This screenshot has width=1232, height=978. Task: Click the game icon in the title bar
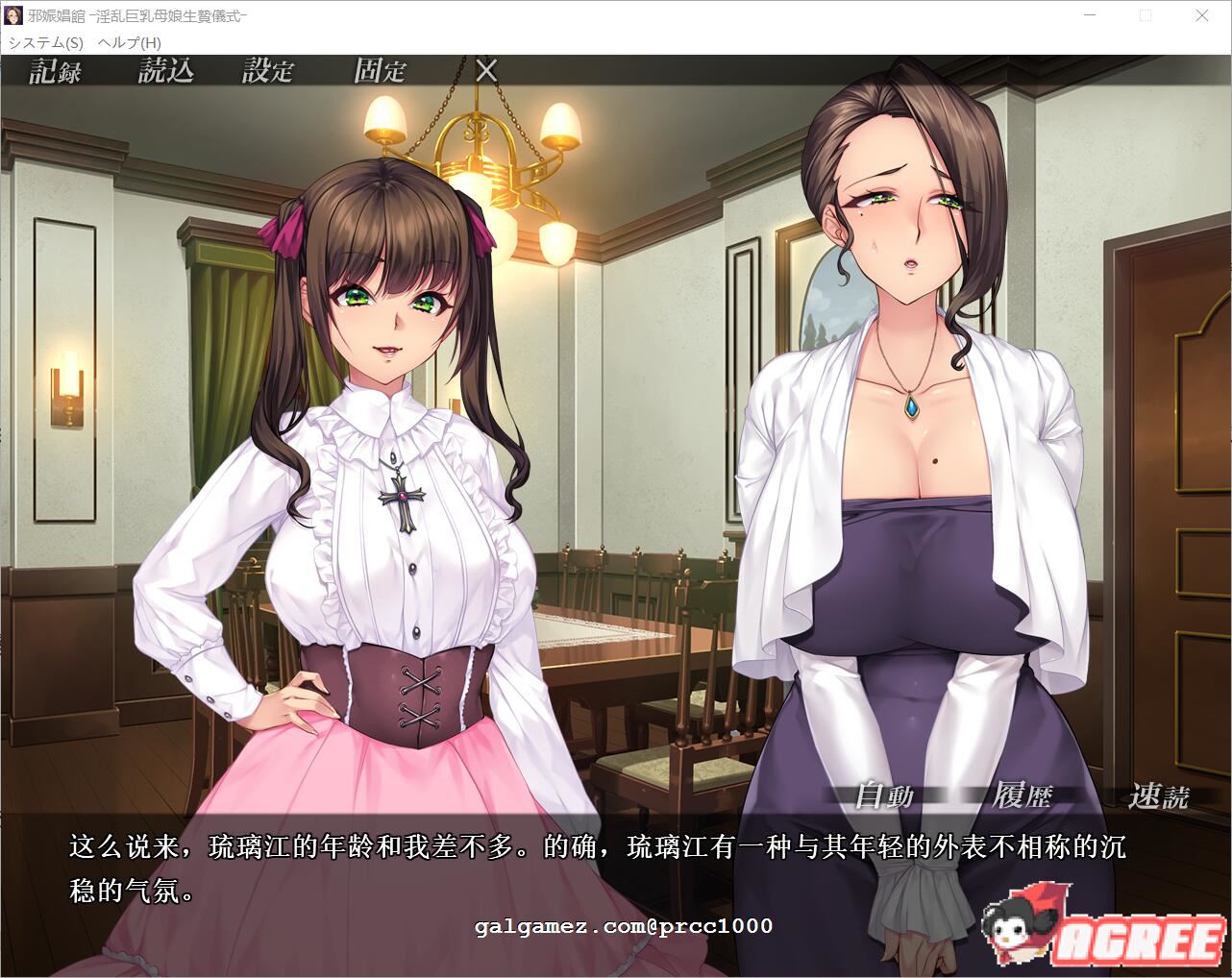point(13,14)
